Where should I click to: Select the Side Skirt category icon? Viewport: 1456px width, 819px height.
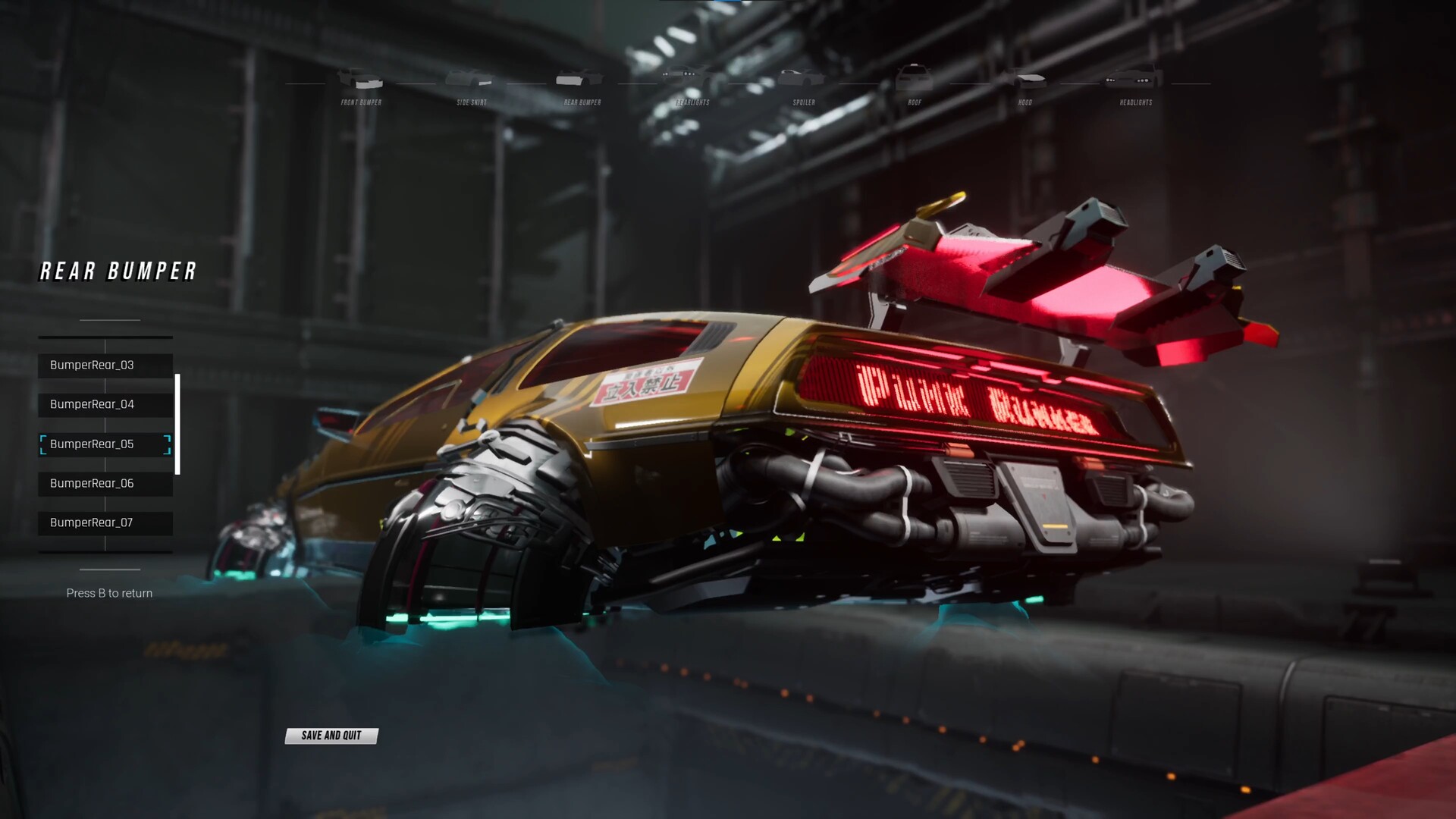pyautogui.click(x=471, y=78)
